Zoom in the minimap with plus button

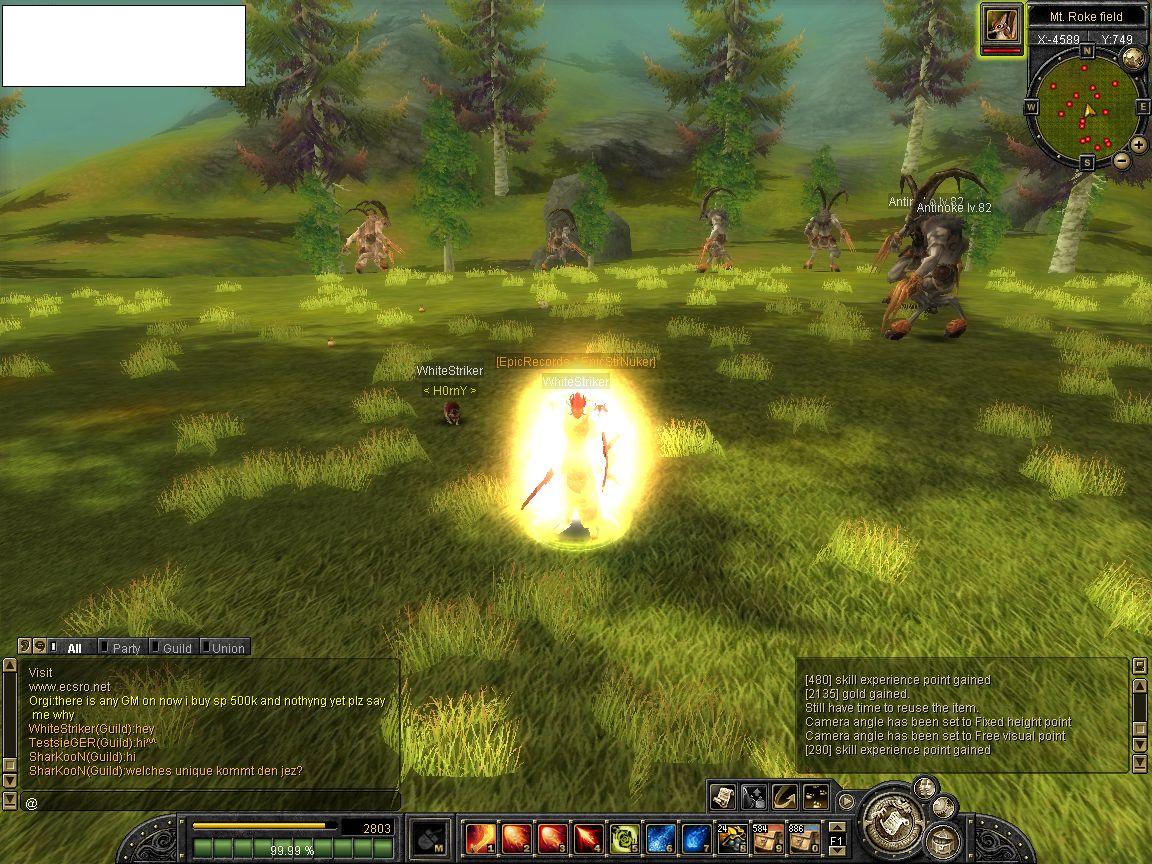(x=1139, y=144)
